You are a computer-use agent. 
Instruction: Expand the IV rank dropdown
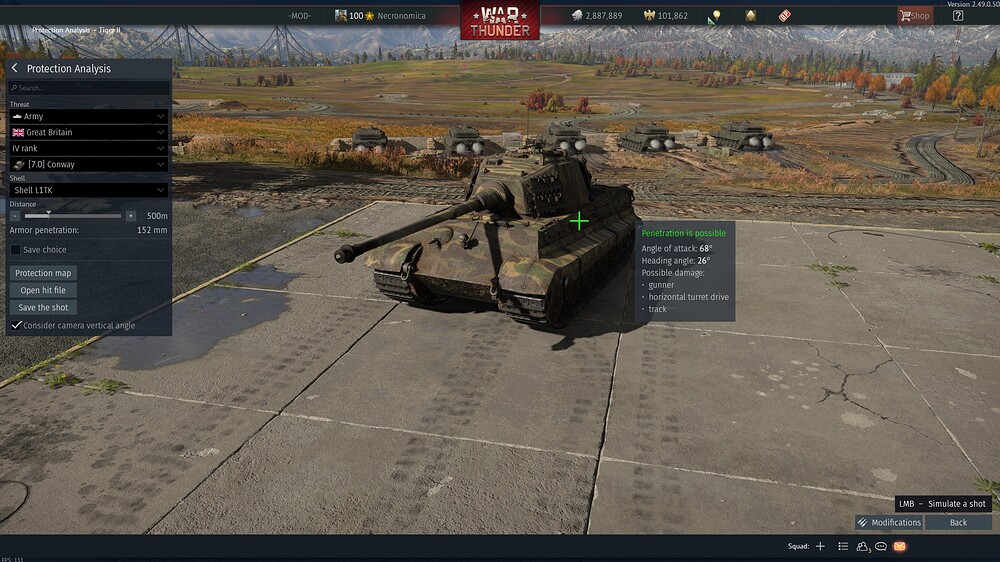click(x=88, y=148)
